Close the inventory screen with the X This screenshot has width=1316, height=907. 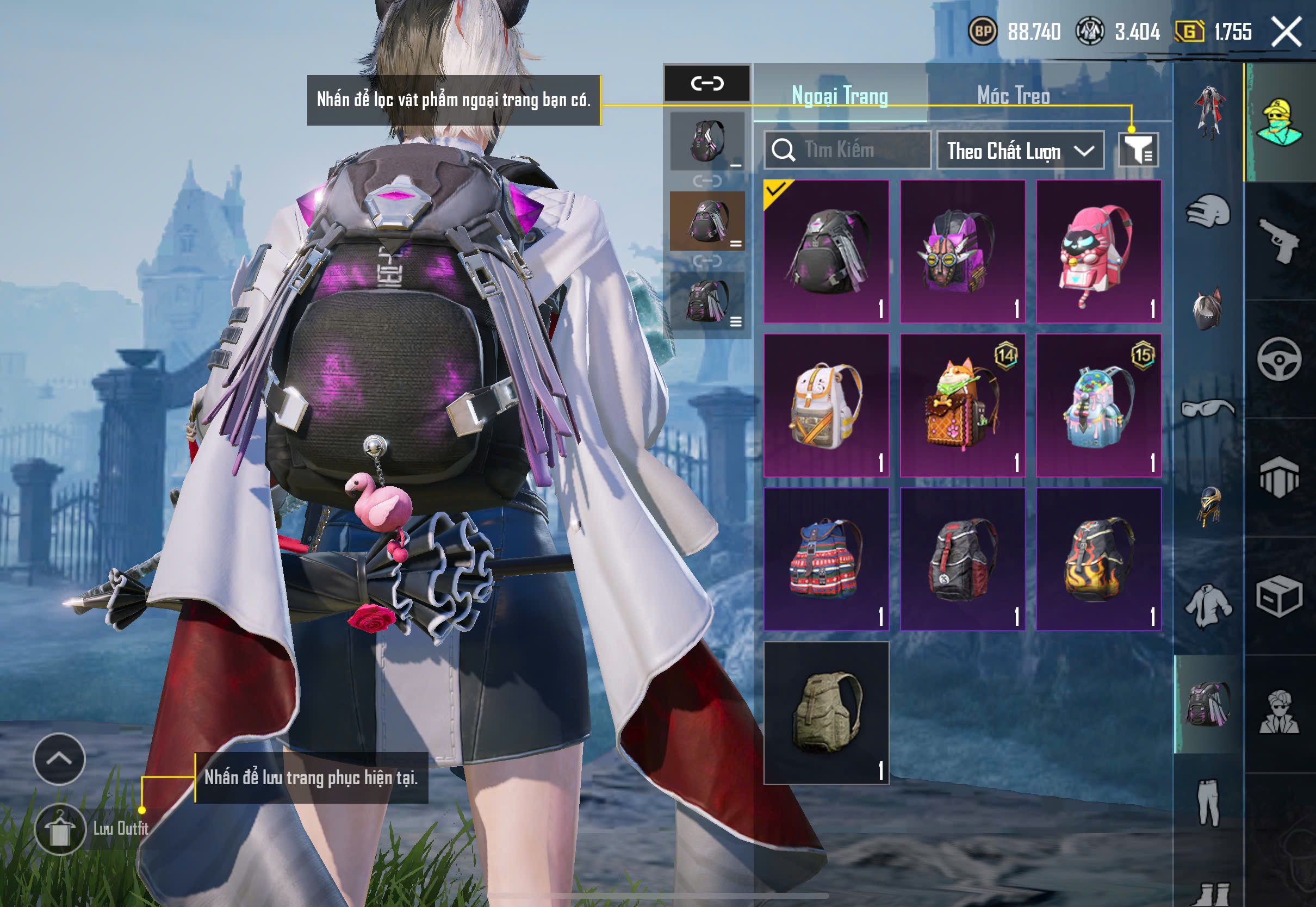pyautogui.click(x=1286, y=31)
